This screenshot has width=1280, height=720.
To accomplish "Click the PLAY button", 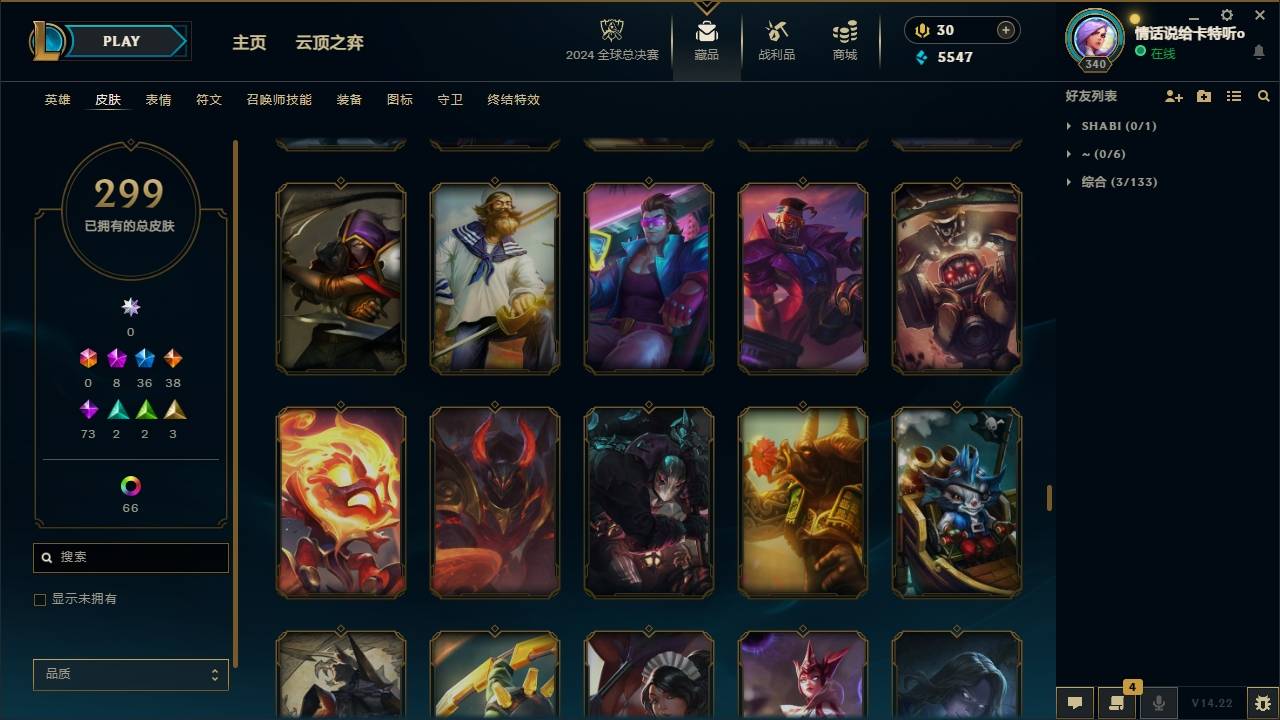I will coord(120,41).
